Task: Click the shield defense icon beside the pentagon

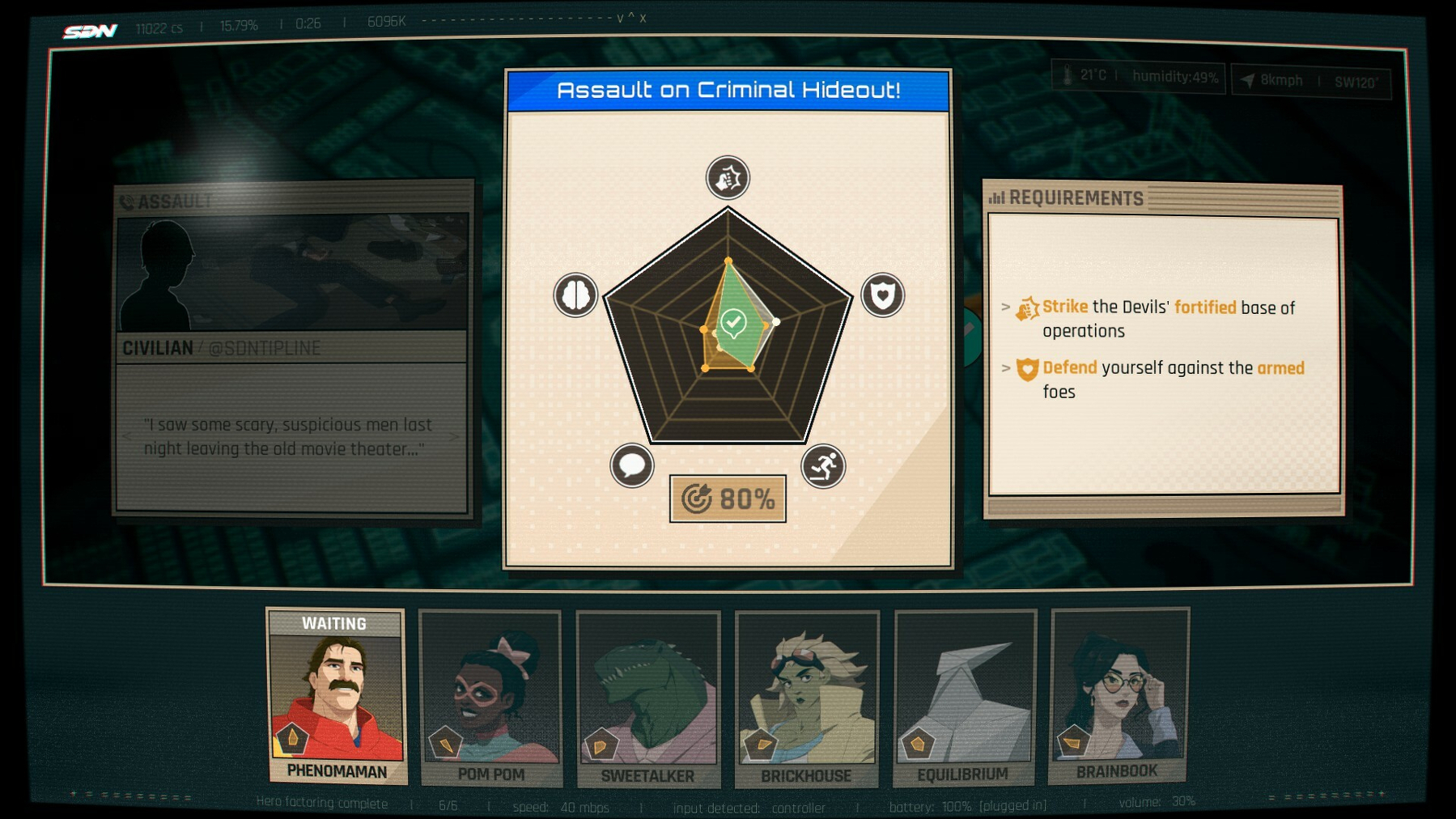Action: (881, 296)
